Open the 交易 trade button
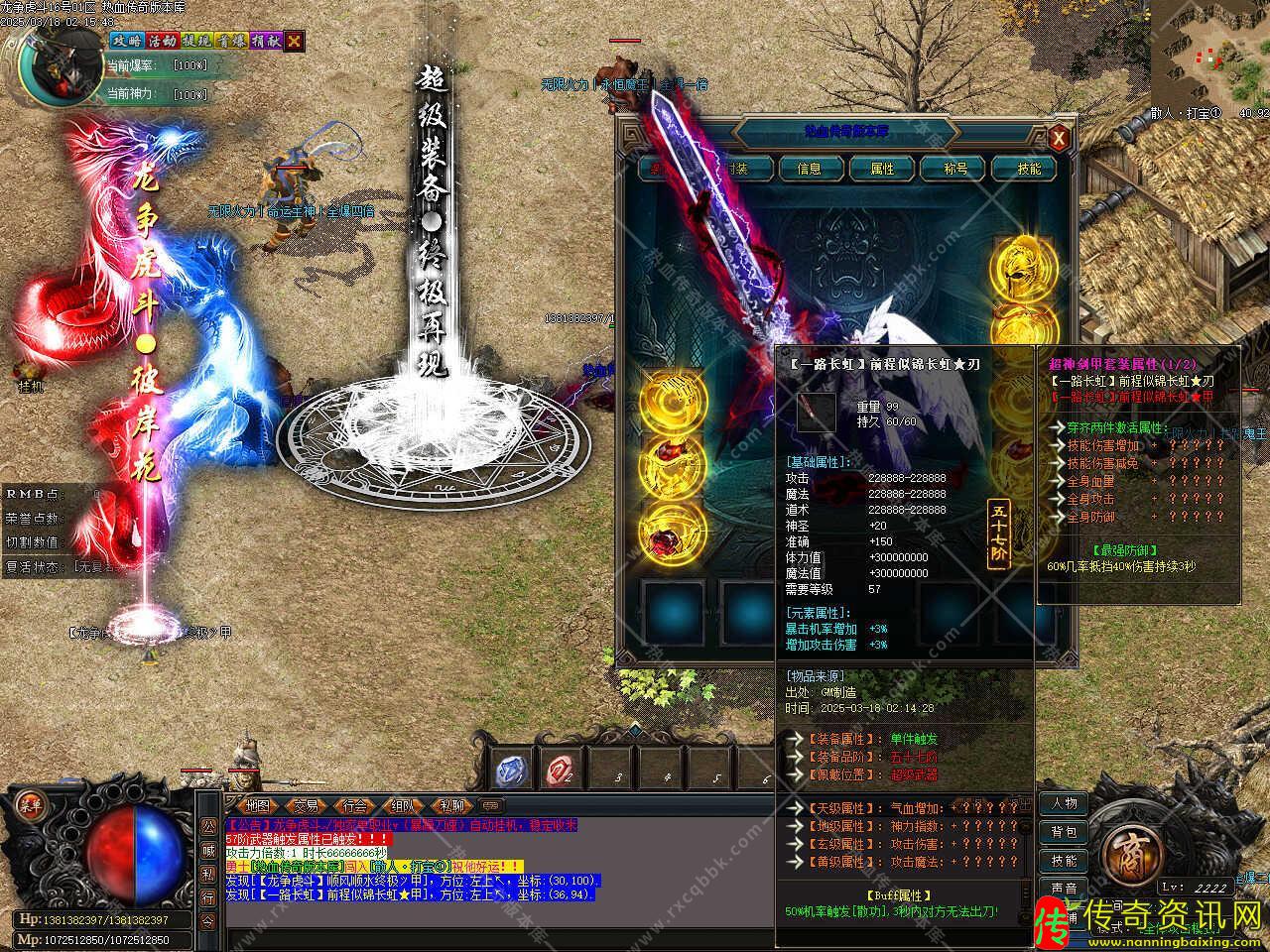This screenshot has height=952, width=1270. coord(307,805)
